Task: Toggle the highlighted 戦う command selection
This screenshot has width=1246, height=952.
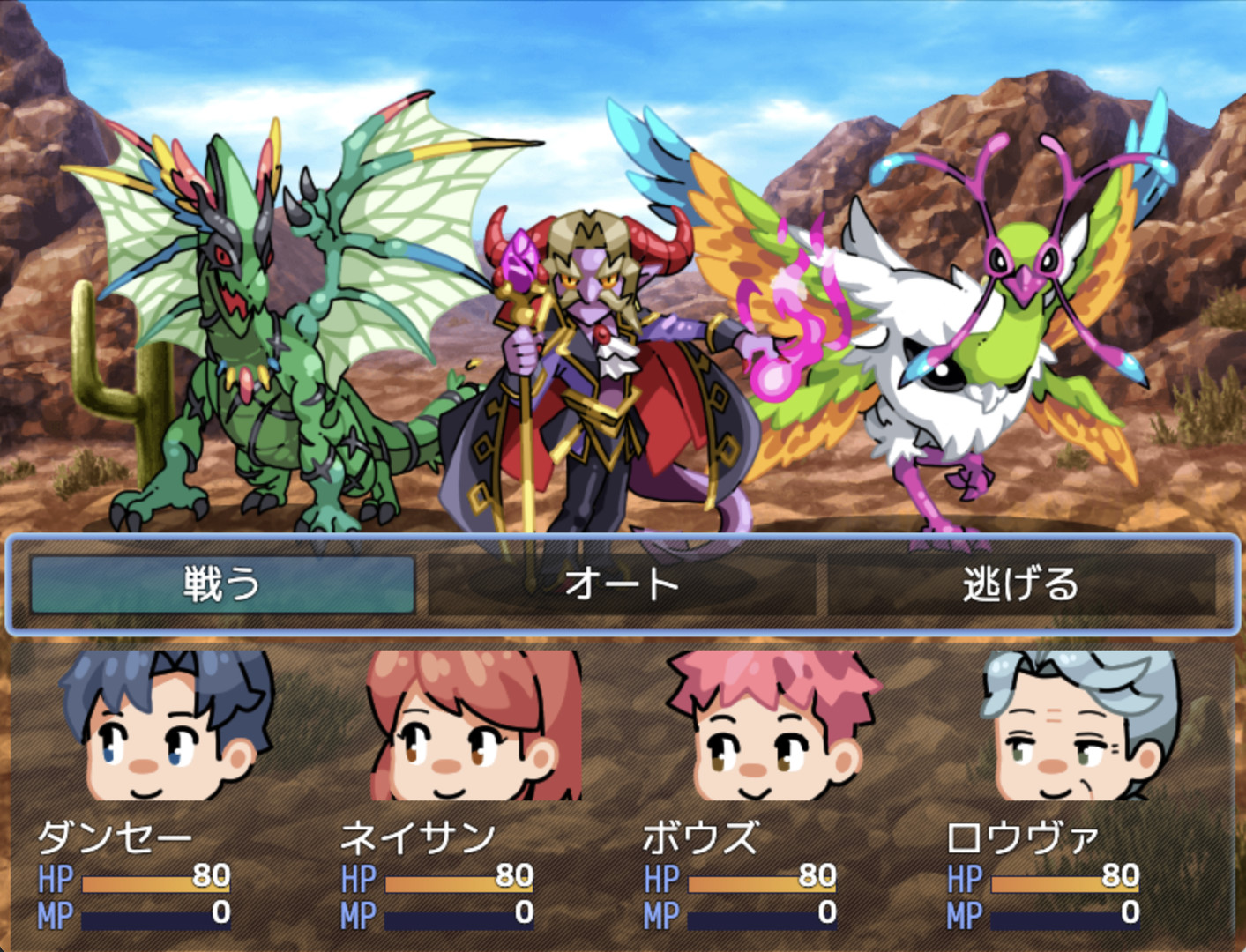Action: click(220, 584)
